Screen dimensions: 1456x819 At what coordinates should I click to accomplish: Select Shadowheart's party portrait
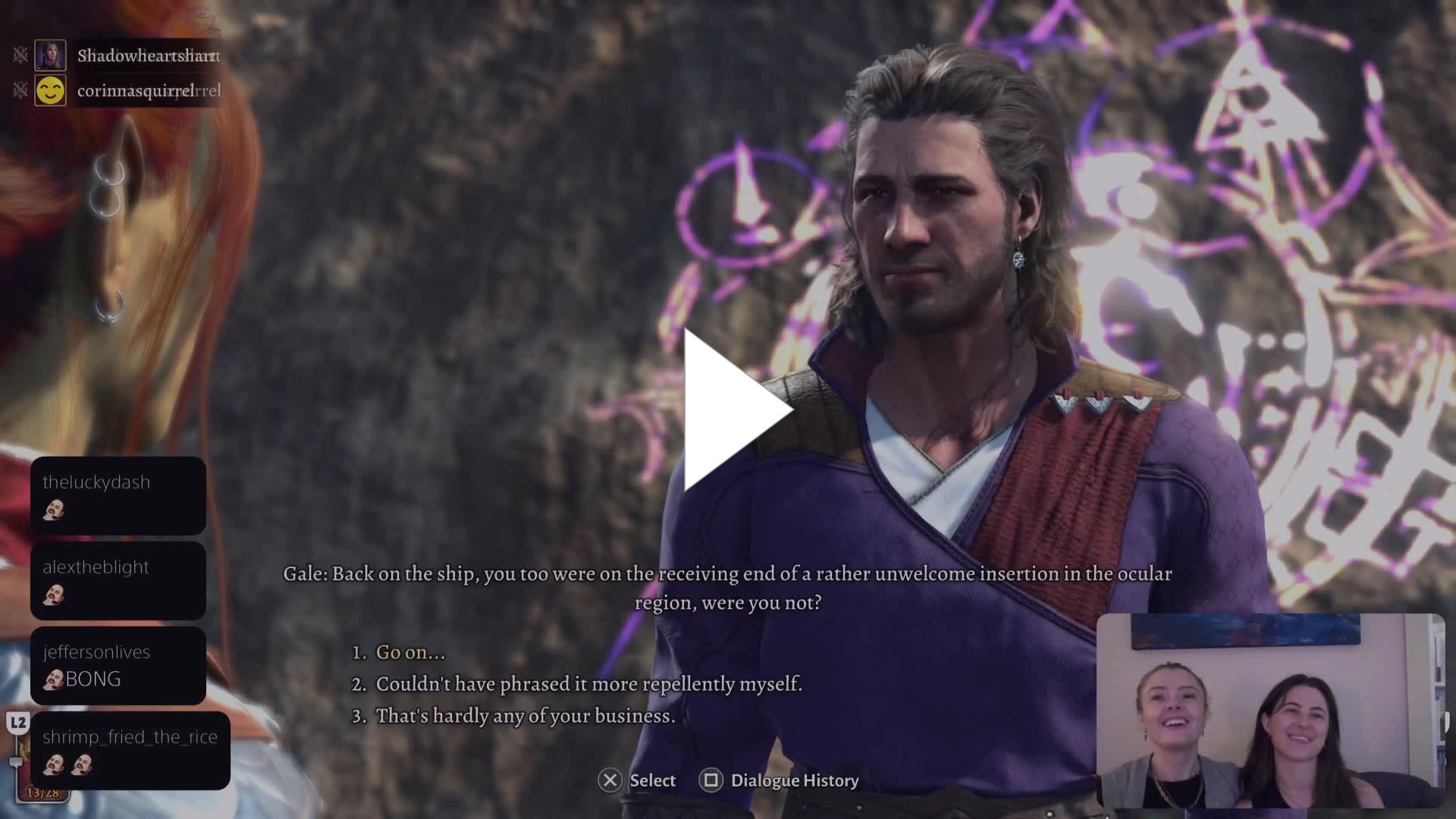coord(50,55)
